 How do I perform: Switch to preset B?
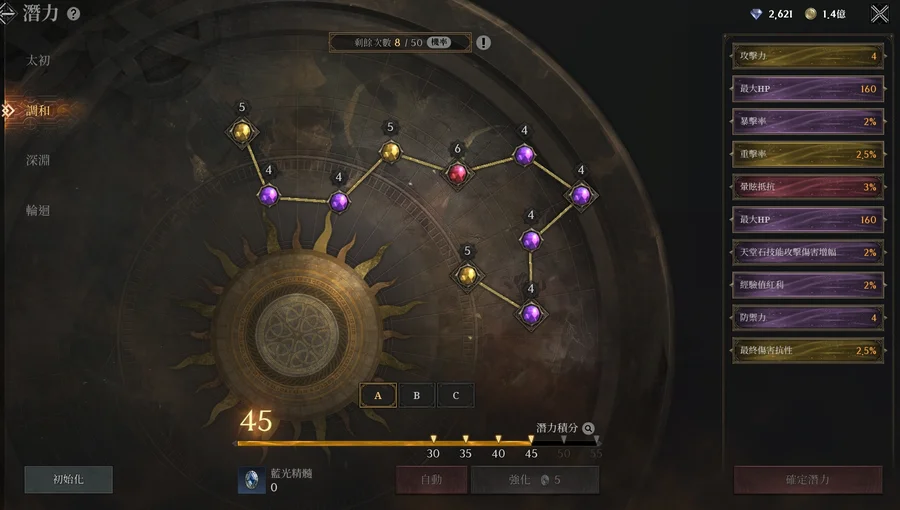pyautogui.click(x=417, y=395)
